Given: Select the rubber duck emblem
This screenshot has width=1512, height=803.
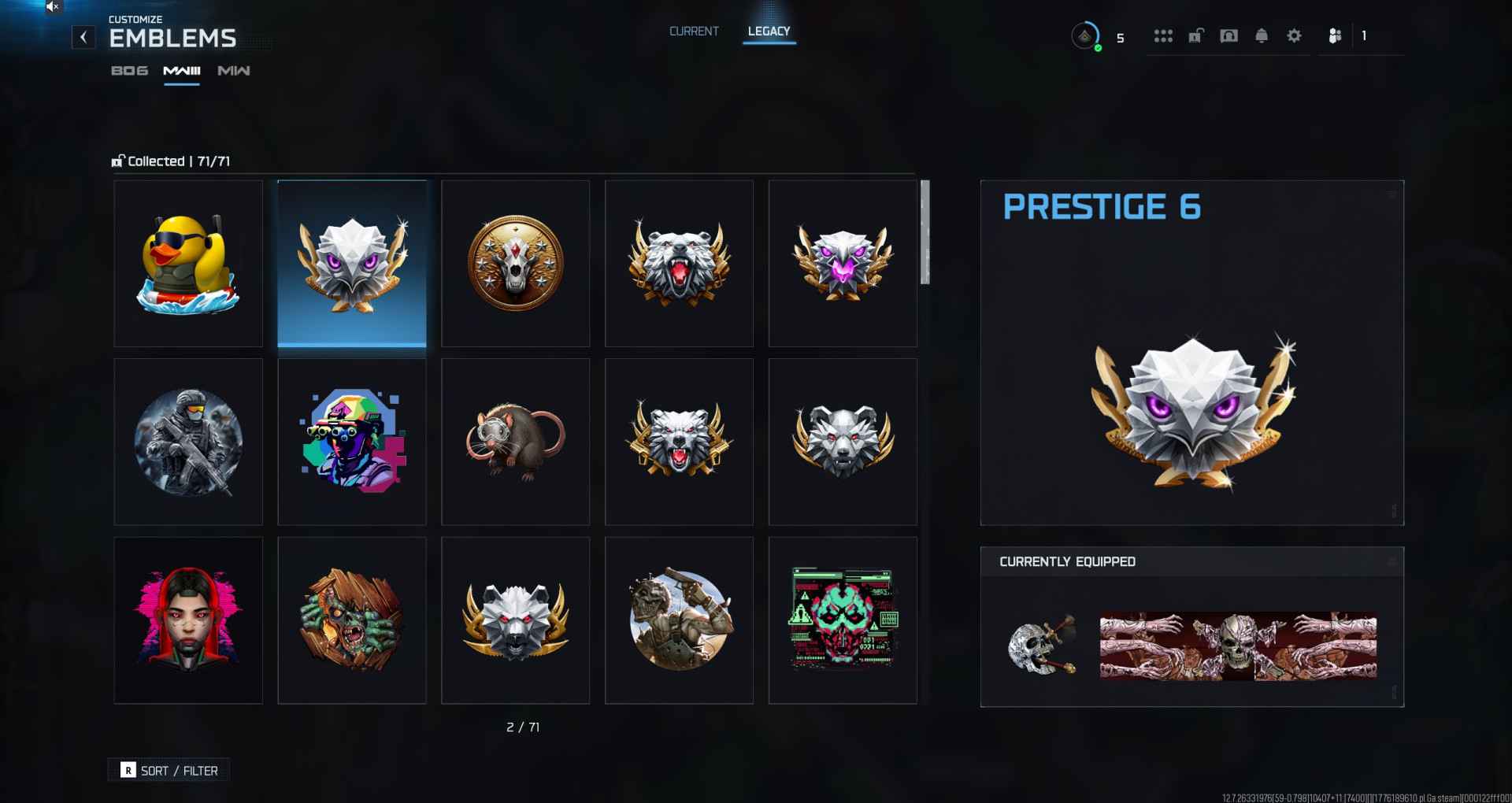Looking at the screenshot, I should click(x=188, y=263).
